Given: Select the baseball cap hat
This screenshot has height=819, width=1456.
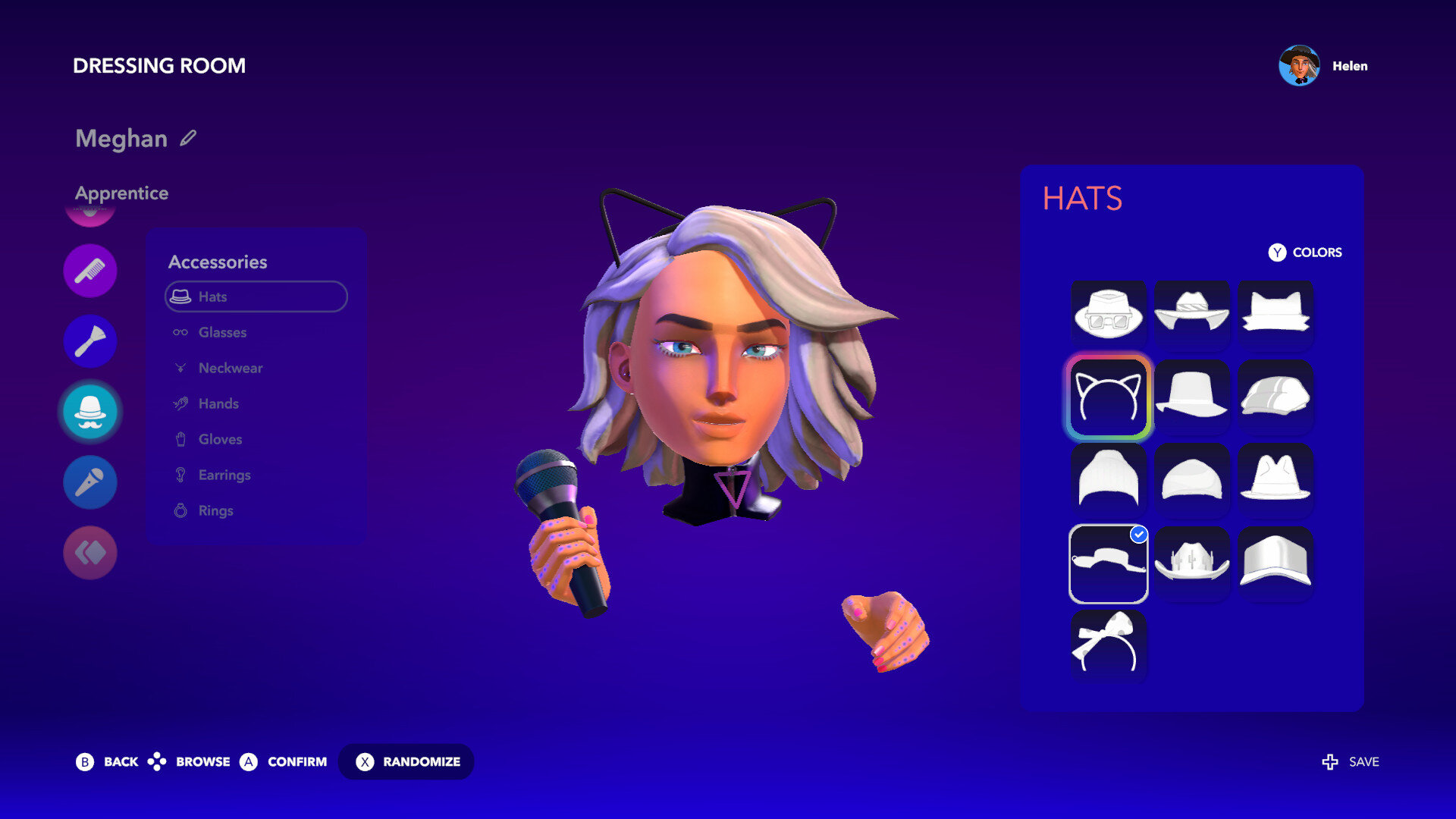Looking at the screenshot, I should (x=1275, y=563).
